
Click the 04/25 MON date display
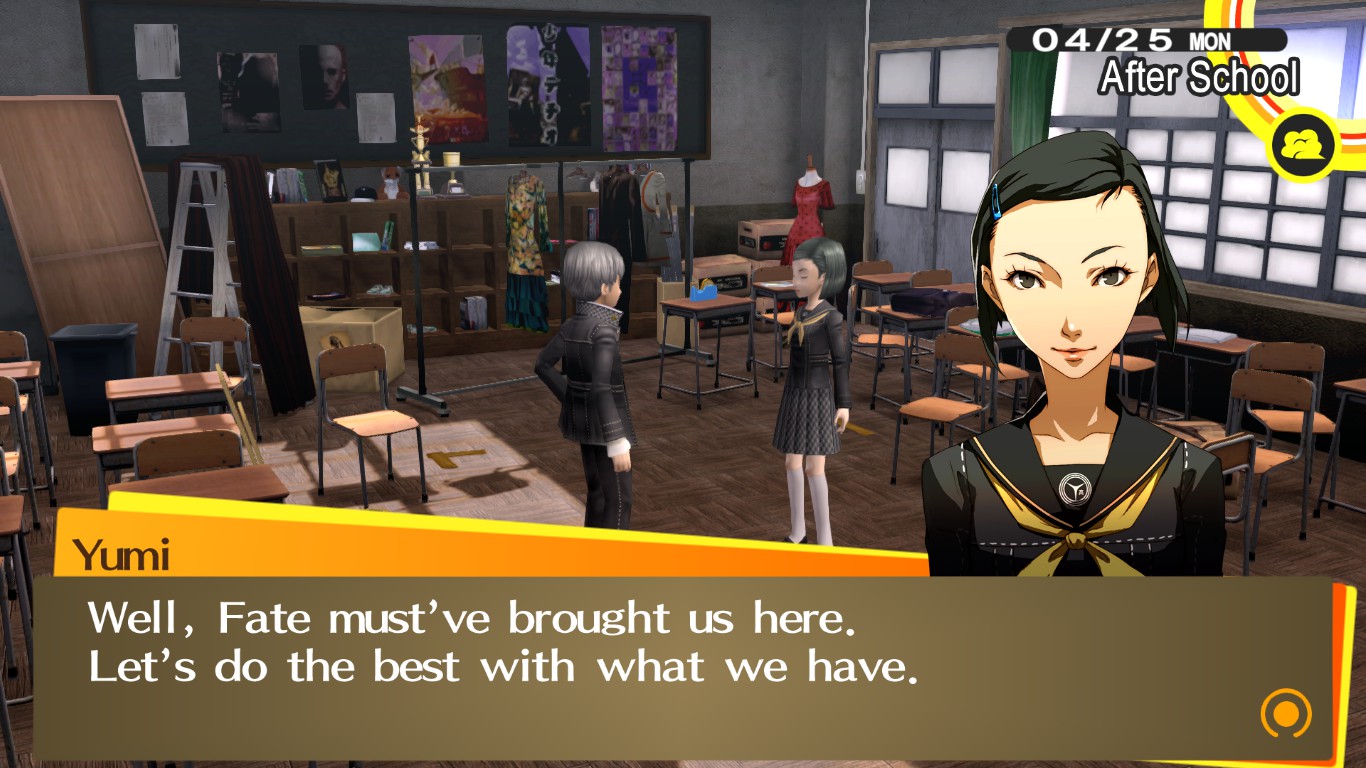1147,38
